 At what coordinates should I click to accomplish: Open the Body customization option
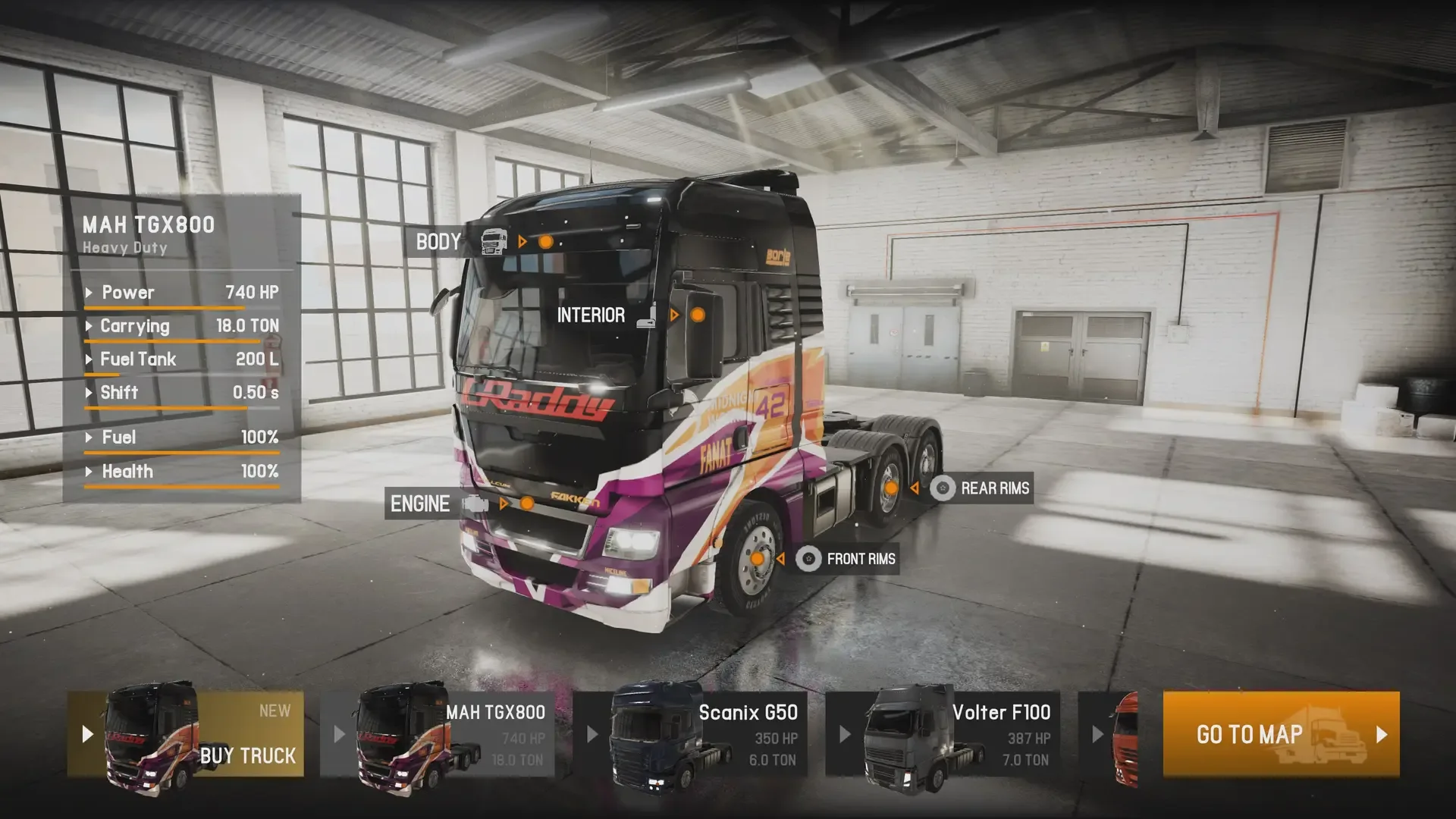pos(438,242)
